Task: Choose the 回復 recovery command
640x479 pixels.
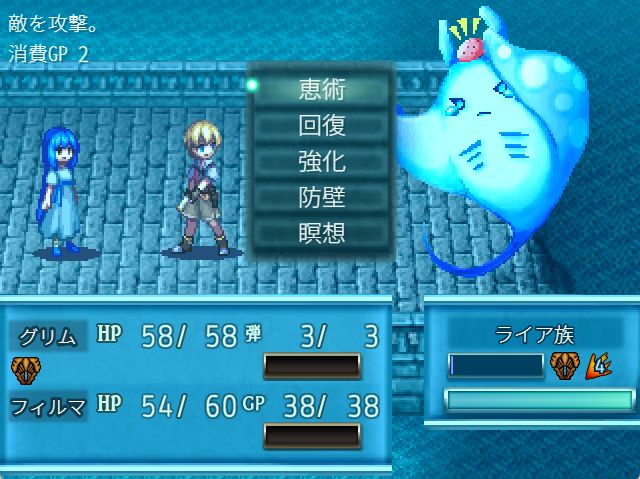Action: (x=321, y=125)
